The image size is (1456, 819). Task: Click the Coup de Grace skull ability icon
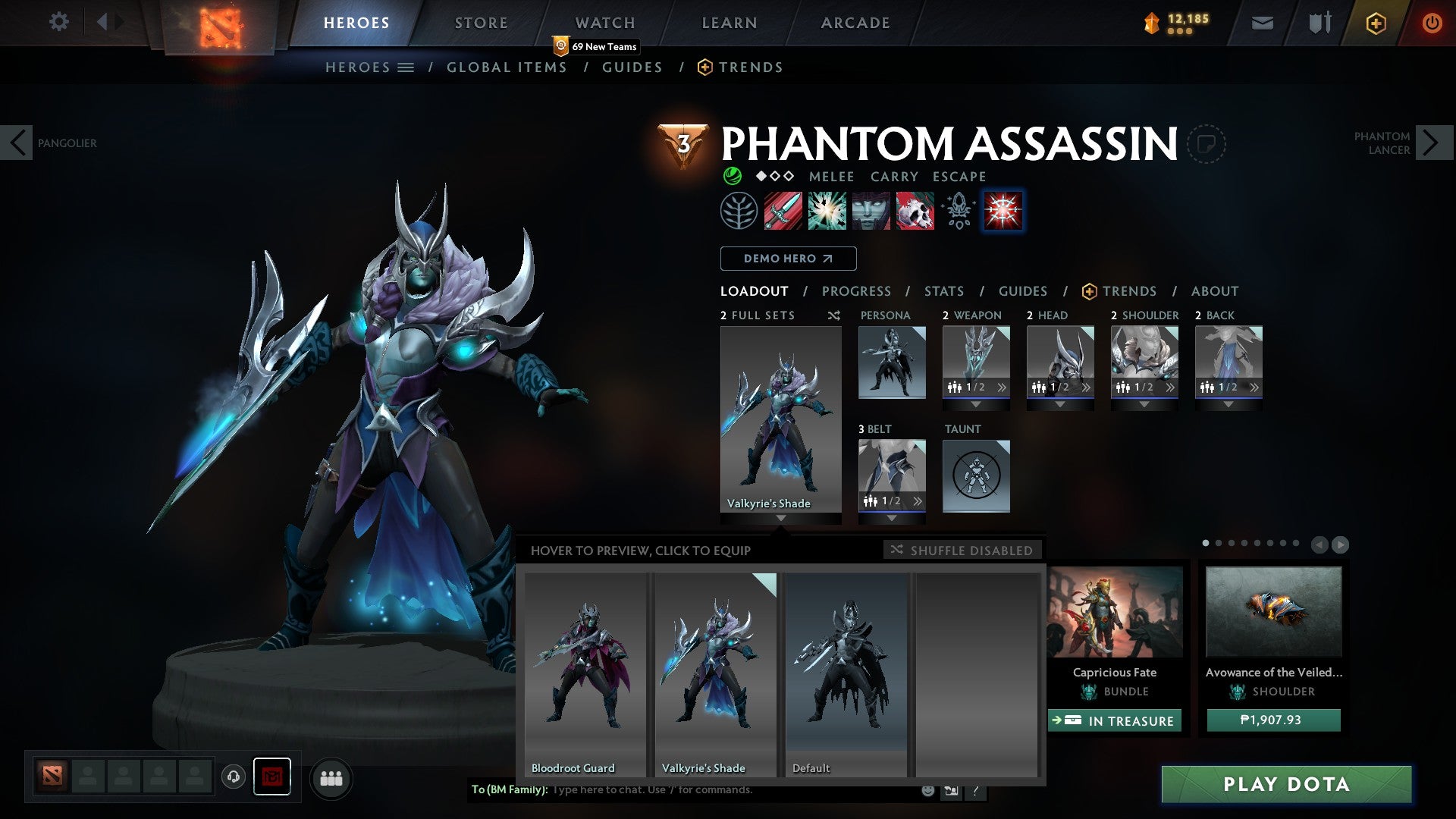pos(914,211)
